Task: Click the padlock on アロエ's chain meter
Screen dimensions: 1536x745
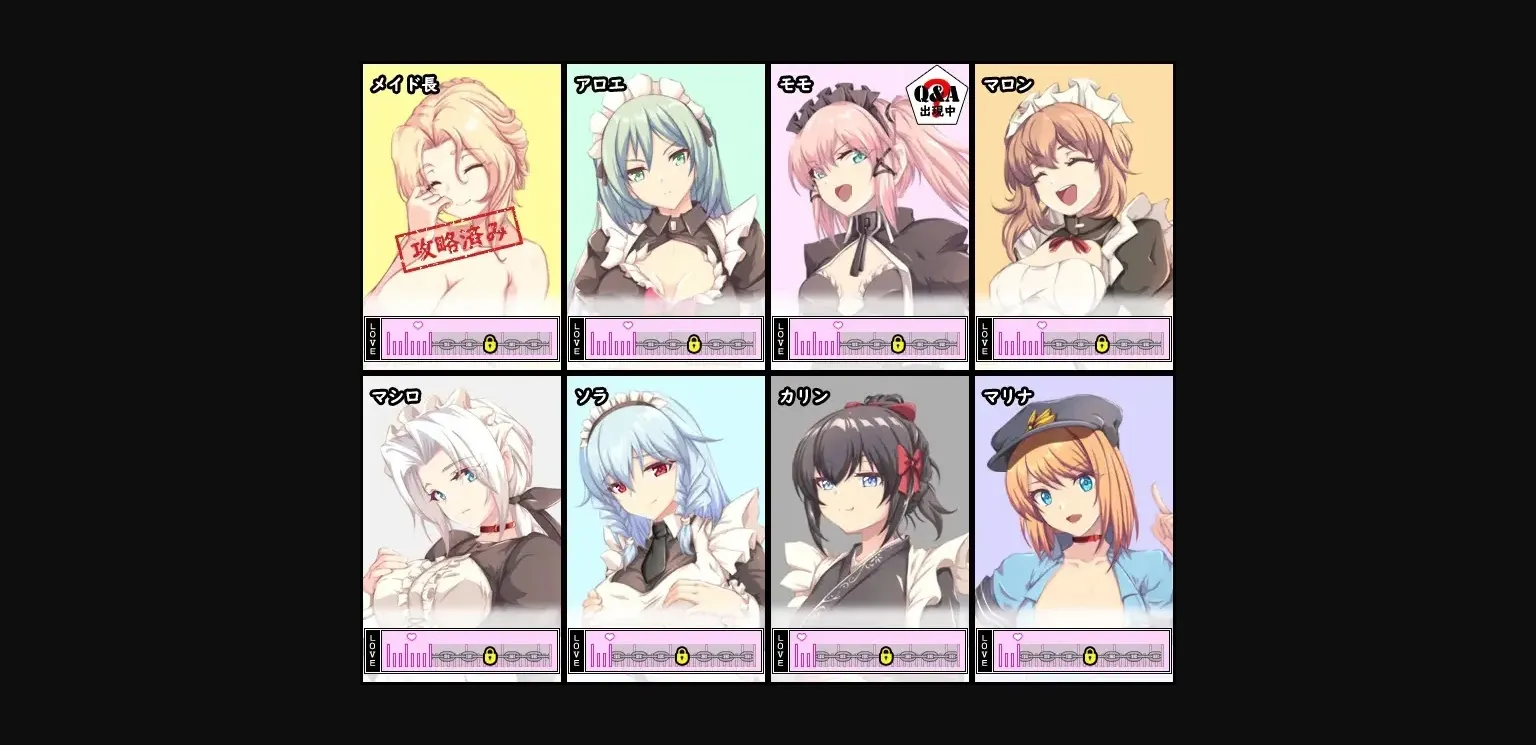Action: point(694,343)
